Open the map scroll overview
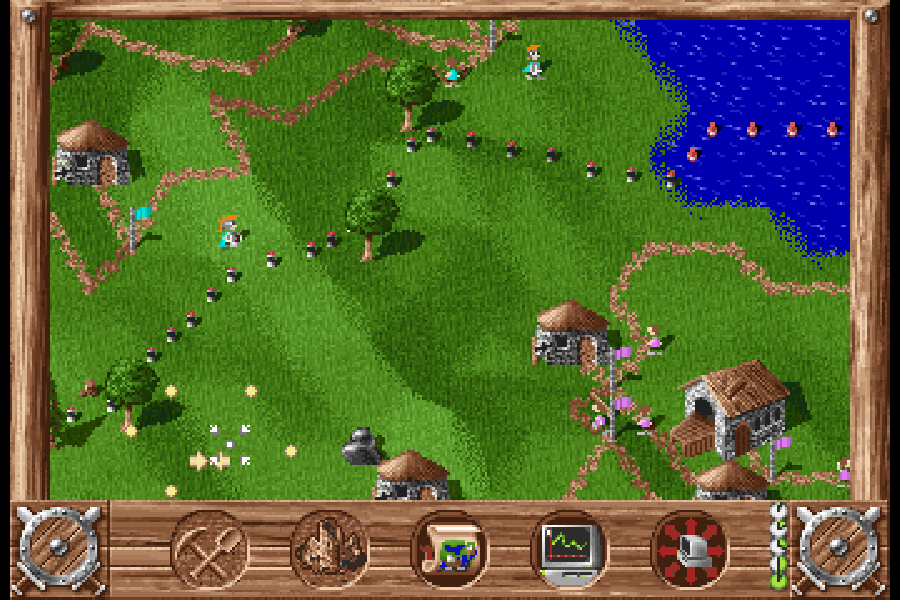The width and height of the screenshot is (900, 600). [450, 548]
